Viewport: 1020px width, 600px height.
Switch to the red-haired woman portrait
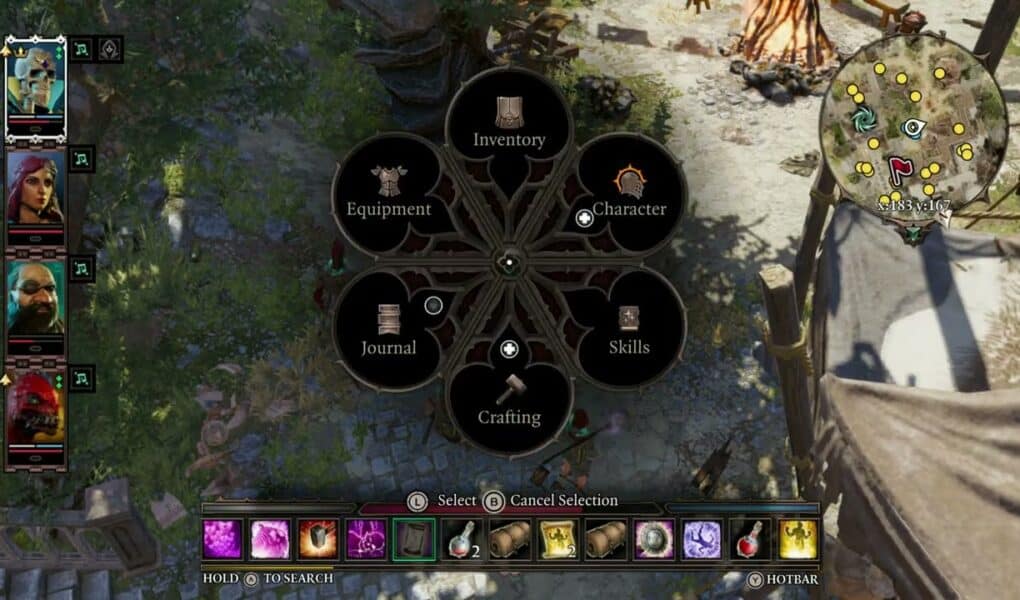coord(36,188)
